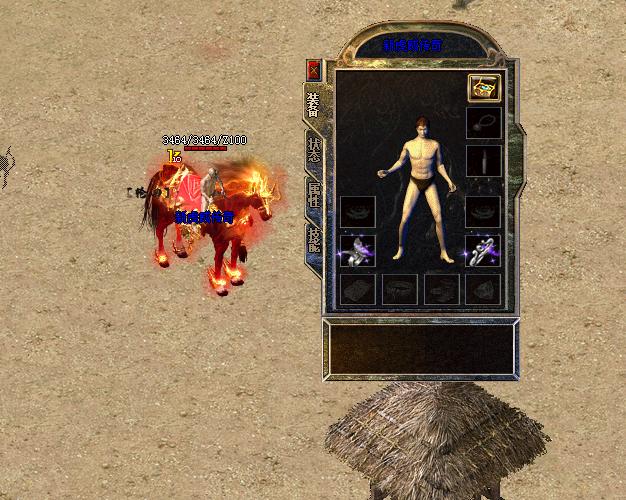Select the equipped ring in the right ring slot

tap(483, 251)
